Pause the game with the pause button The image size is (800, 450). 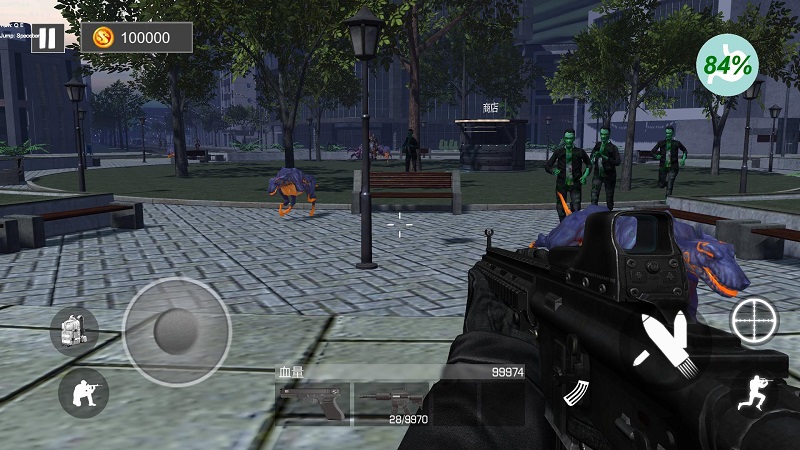click(x=47, y=37)
